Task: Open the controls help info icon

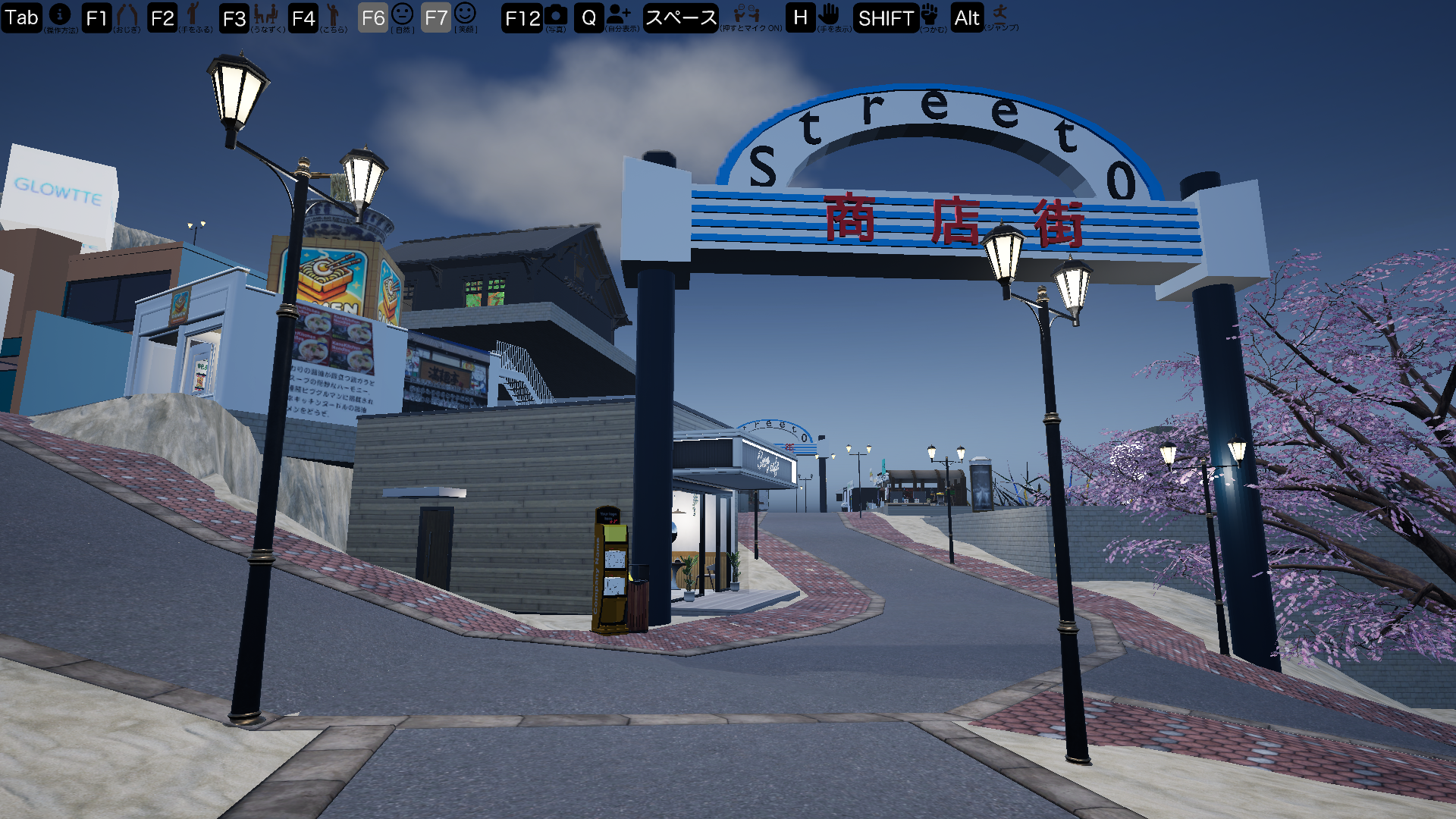Action: pyautogui.click(x=60, y=14)
